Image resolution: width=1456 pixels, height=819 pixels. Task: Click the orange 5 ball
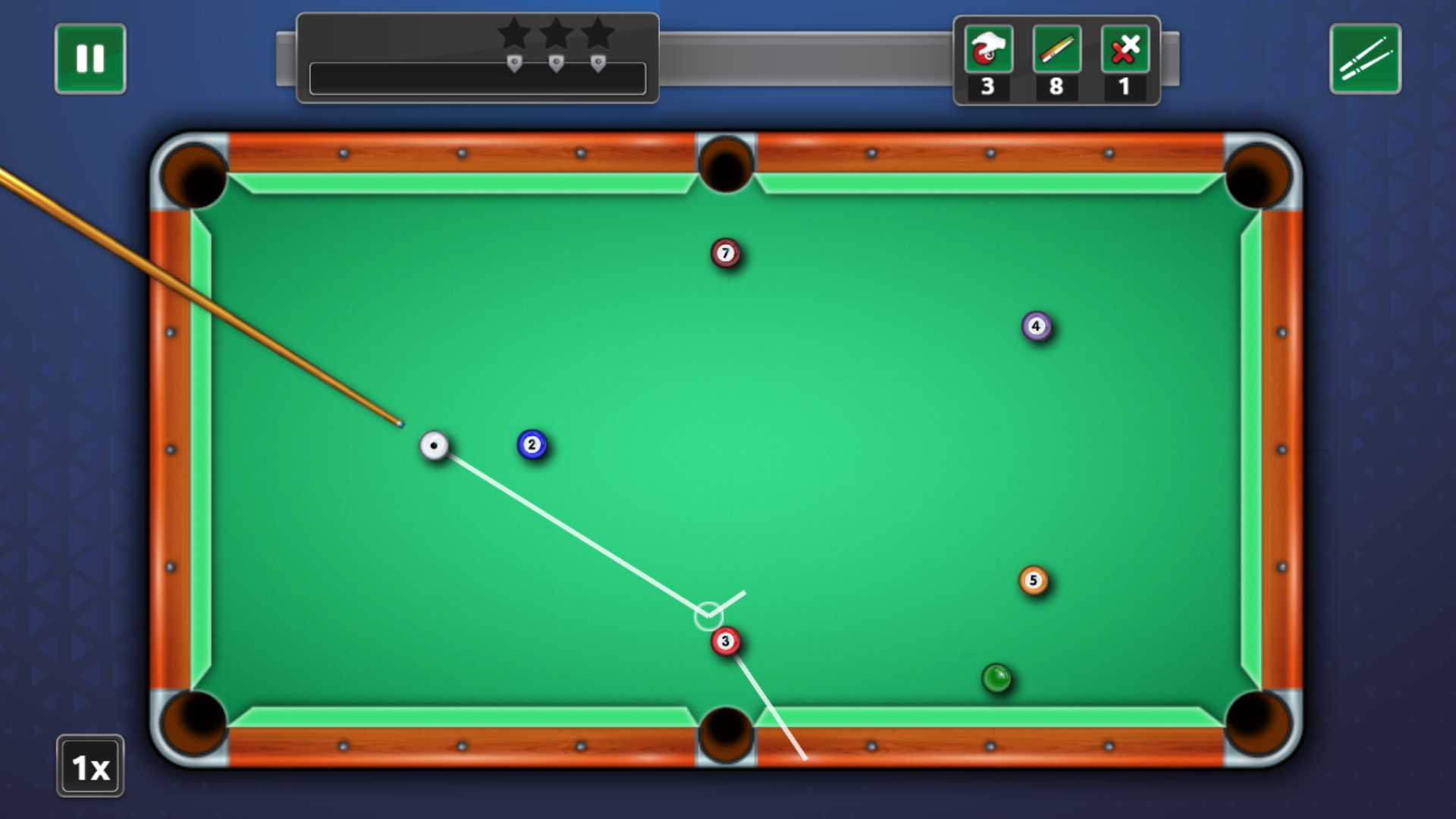[1033, 579]
